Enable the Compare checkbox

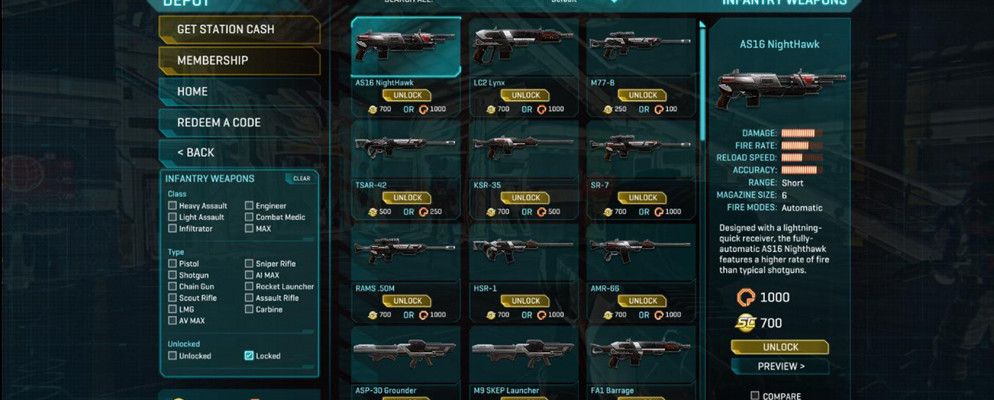coord(754,396)
